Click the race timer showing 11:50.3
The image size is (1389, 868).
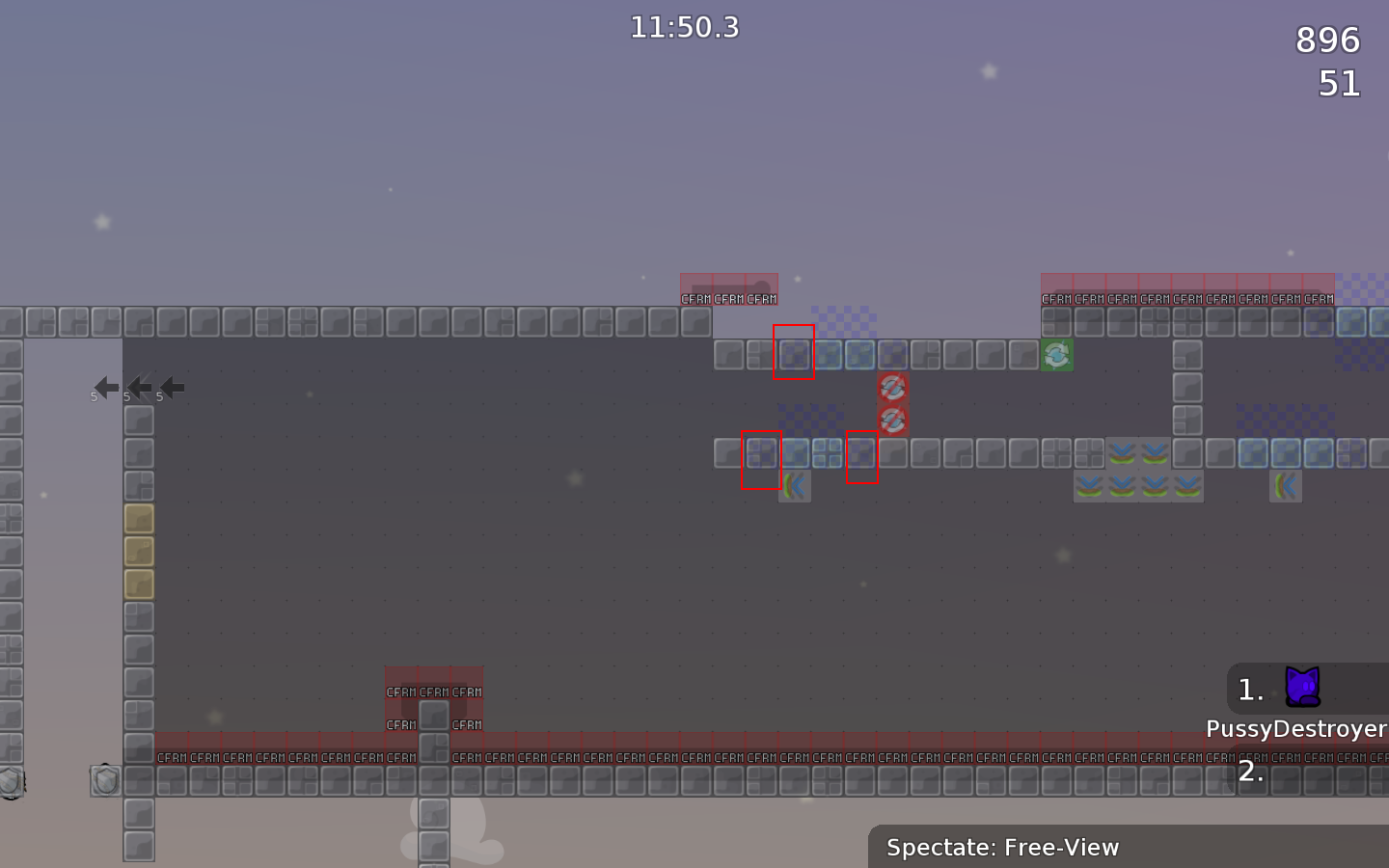[685, 27]
